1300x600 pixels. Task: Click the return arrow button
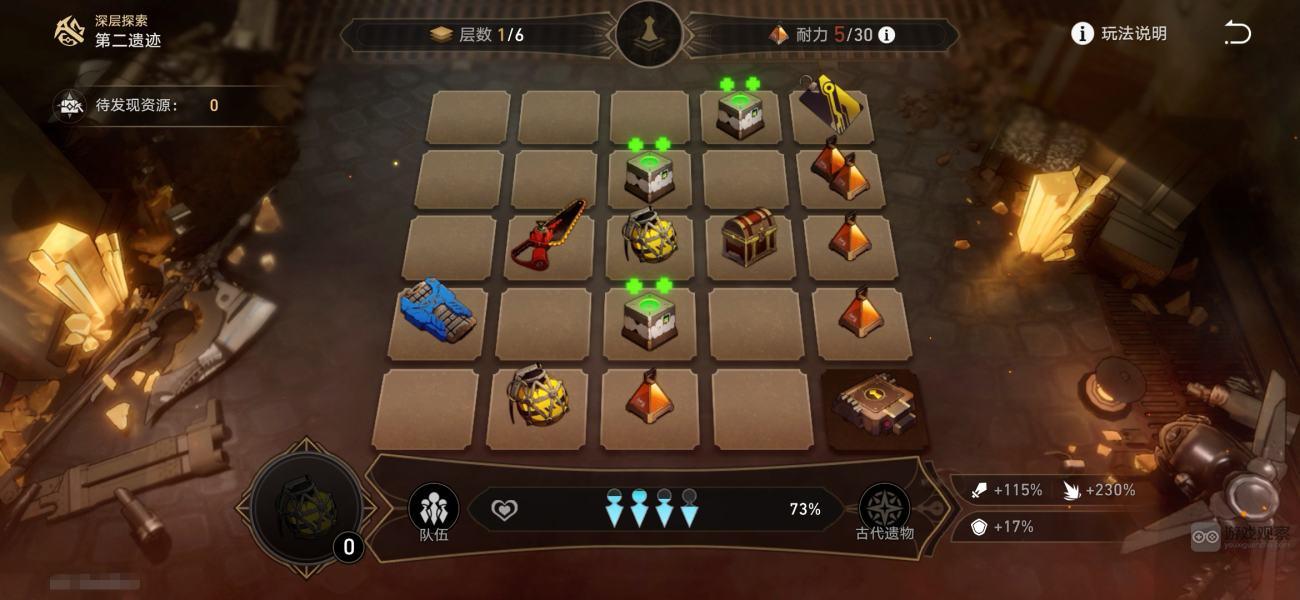coord(1237,34)
